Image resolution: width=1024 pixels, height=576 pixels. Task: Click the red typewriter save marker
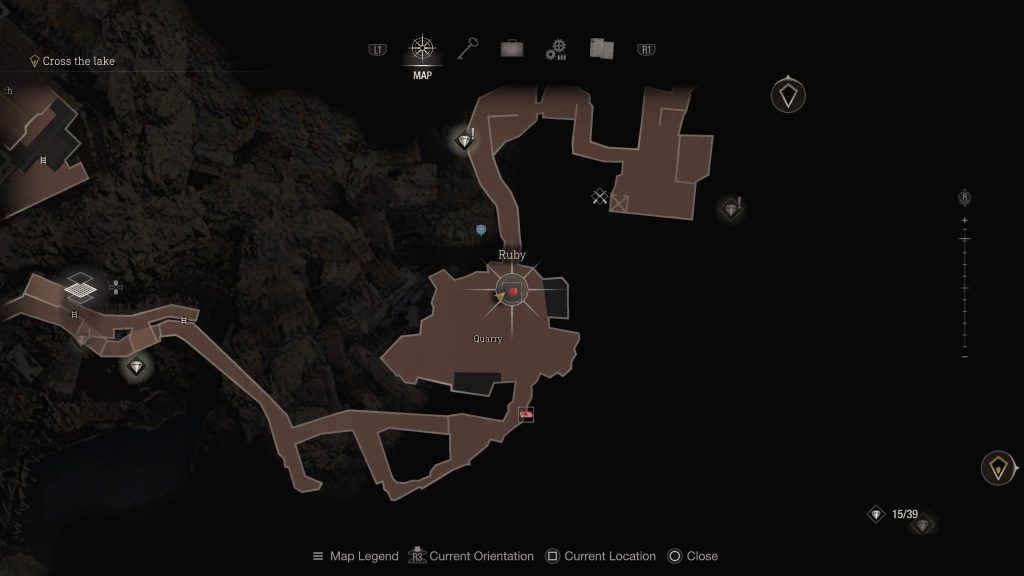(x=526, y=414)
